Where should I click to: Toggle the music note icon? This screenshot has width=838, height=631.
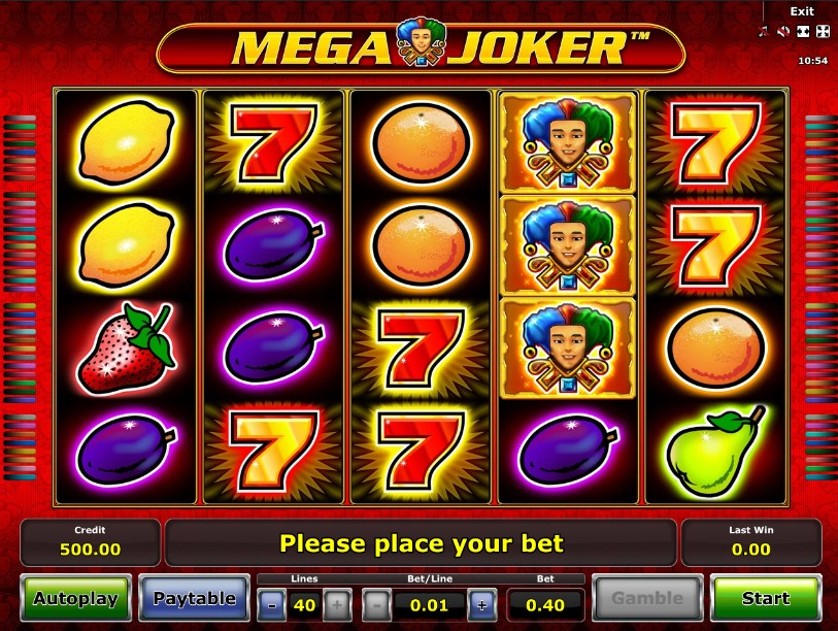pos(763,31)
